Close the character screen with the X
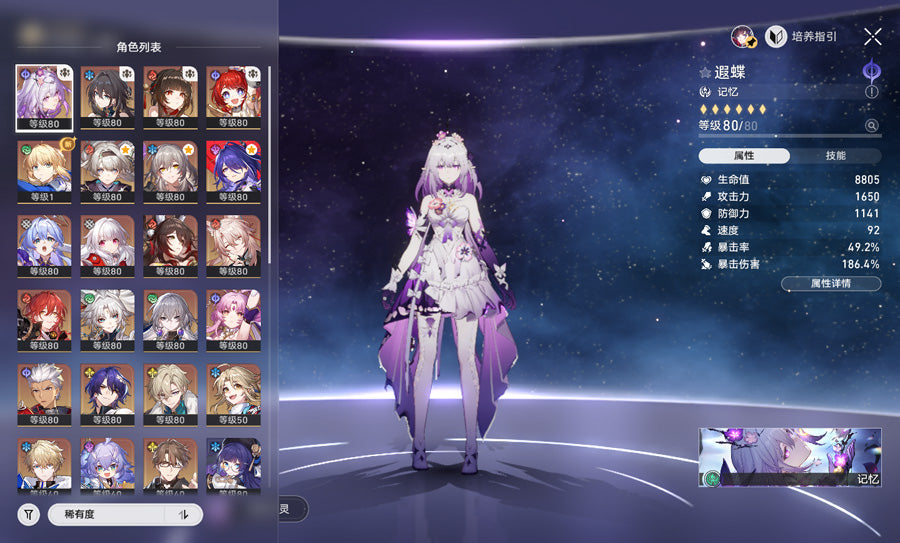This screenshot has height=543, width=900. point(873,37)
